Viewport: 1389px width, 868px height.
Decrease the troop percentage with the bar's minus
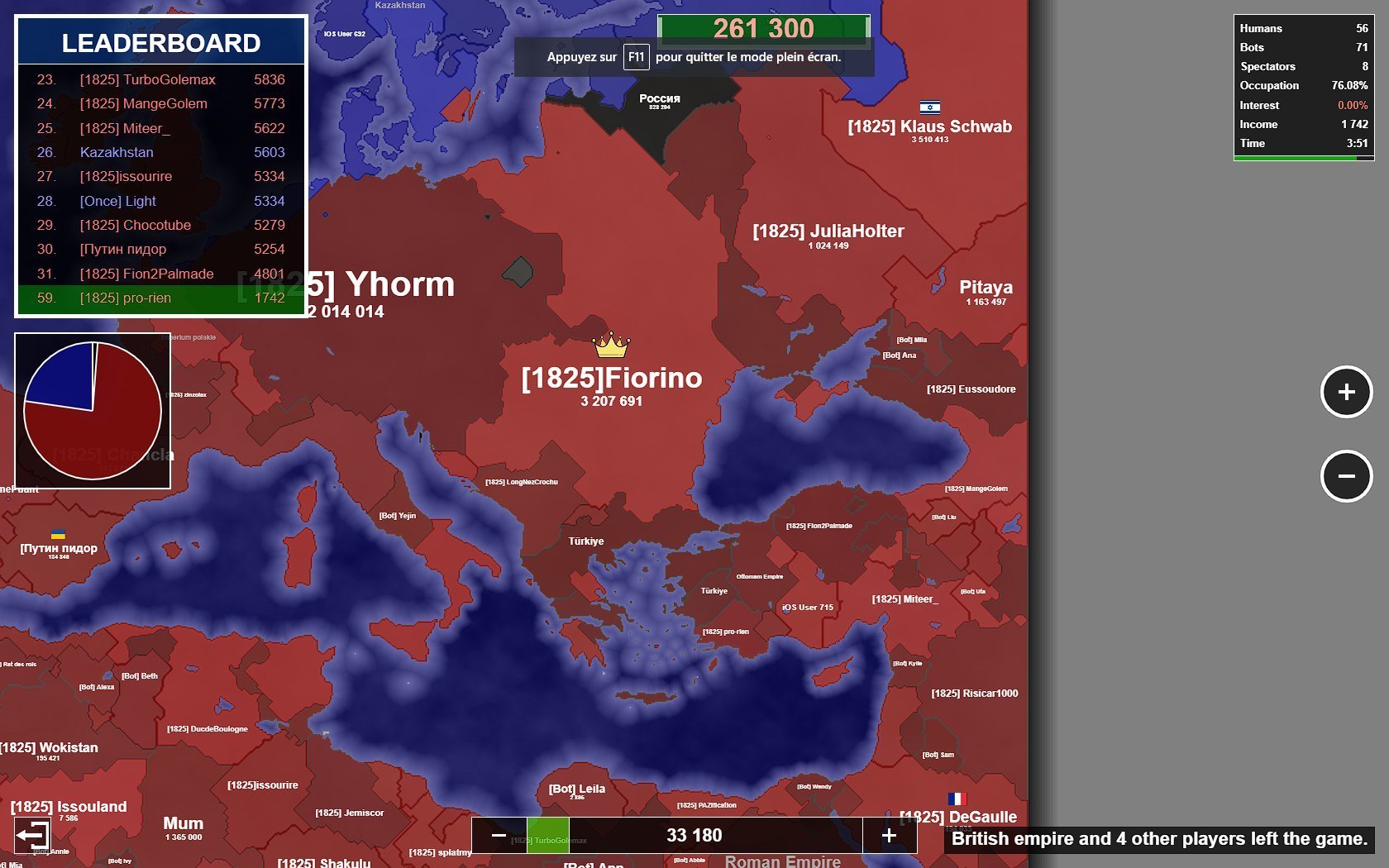pyautogui.click(x=499, y=836)
